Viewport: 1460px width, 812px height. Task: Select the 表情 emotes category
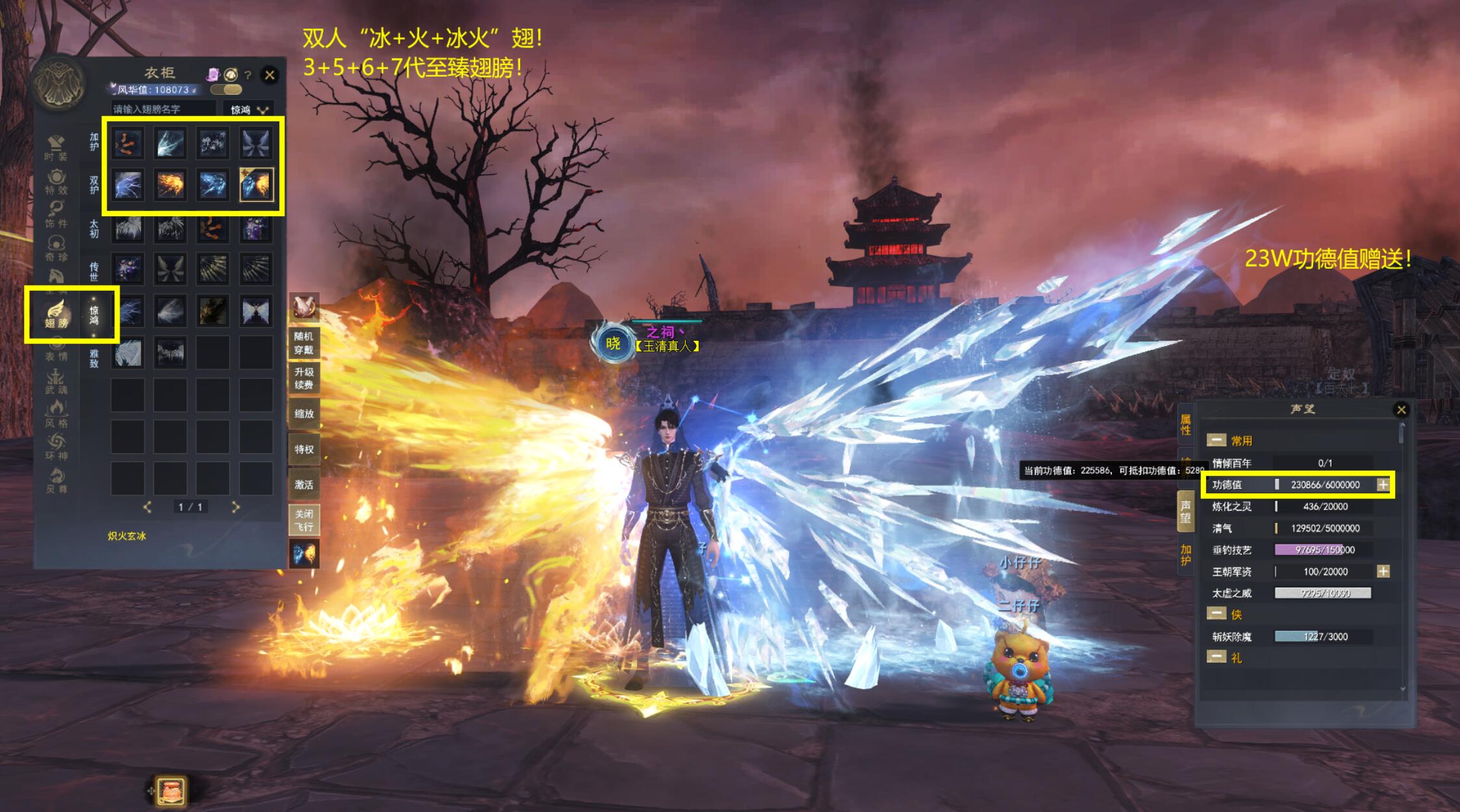pyautogui.click(x=57, y=351)
